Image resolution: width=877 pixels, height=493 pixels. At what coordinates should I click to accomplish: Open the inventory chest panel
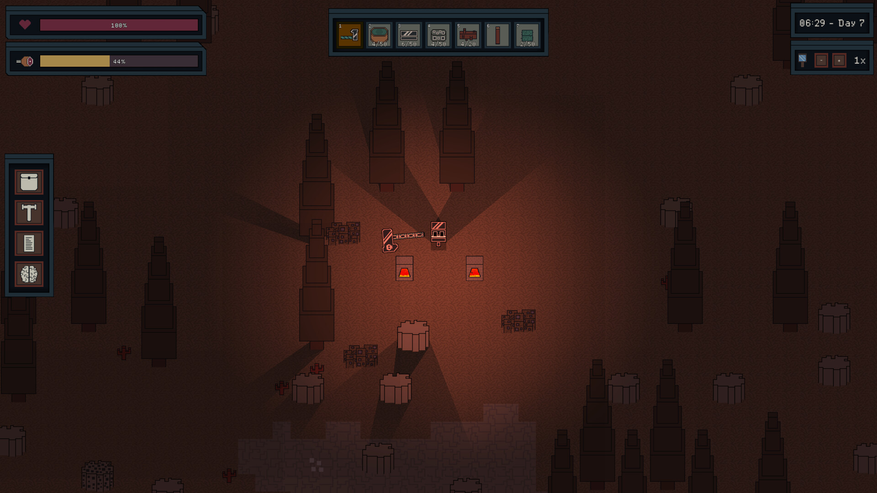point(29,182)
